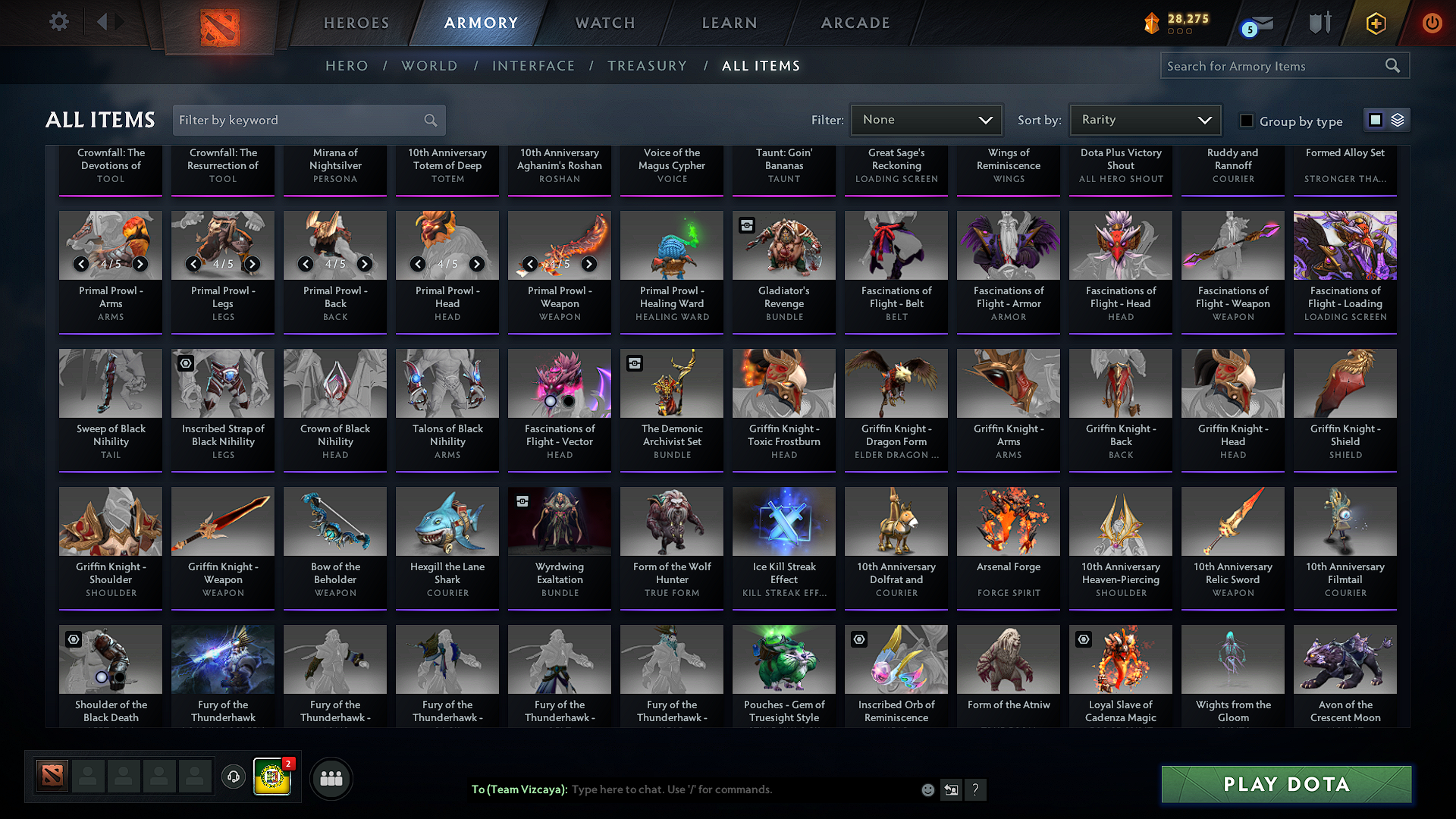Advance Primal Prowl - Arms style with right arrow
Viewport: 1456px width, 819px height.
(140, 265)
